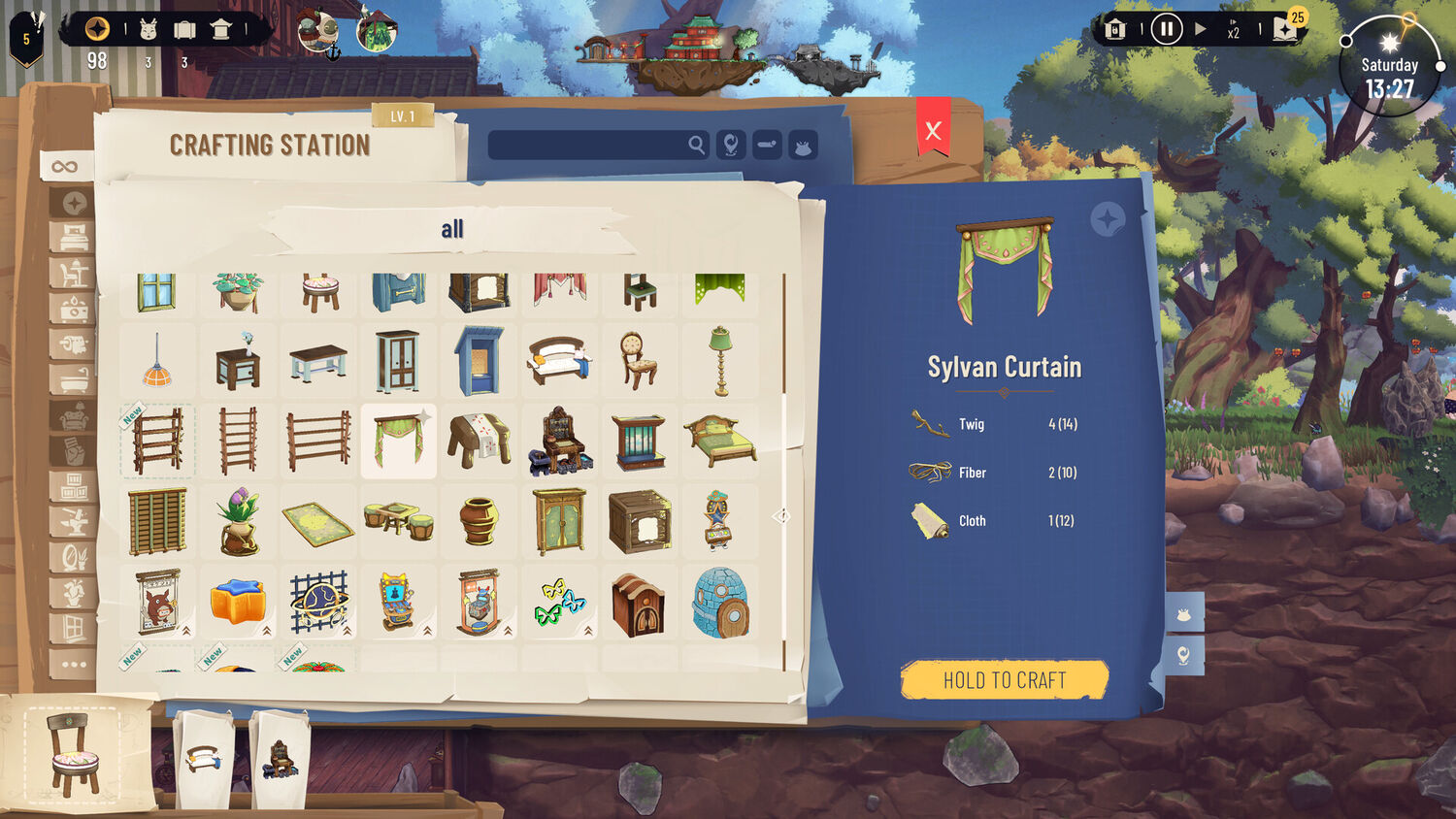Pause the game time
This screenshot has width=1456, height=819.
point(1166,30)
